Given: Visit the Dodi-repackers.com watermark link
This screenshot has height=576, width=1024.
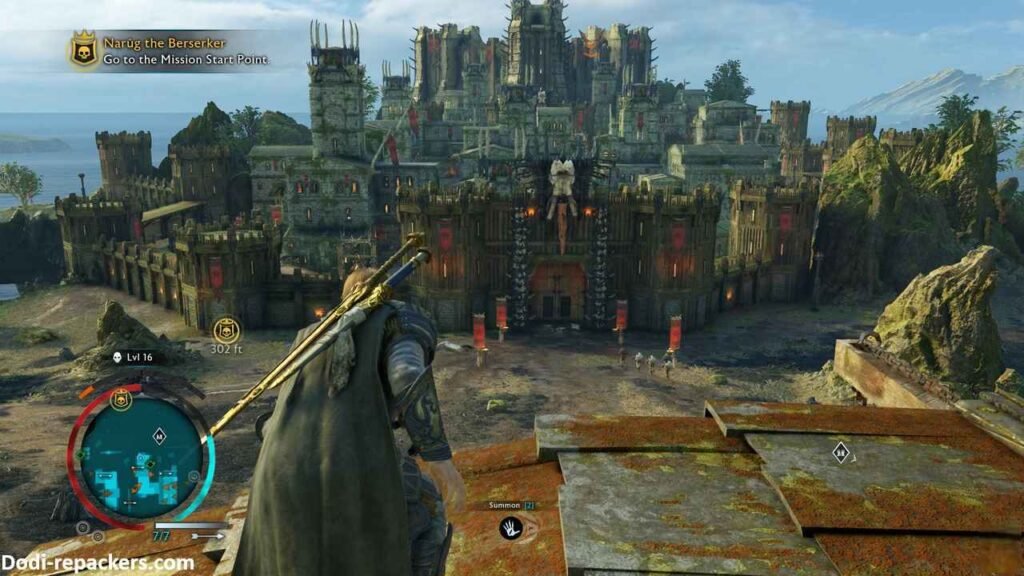Looking at the screenshot, I should coord(97,563).
